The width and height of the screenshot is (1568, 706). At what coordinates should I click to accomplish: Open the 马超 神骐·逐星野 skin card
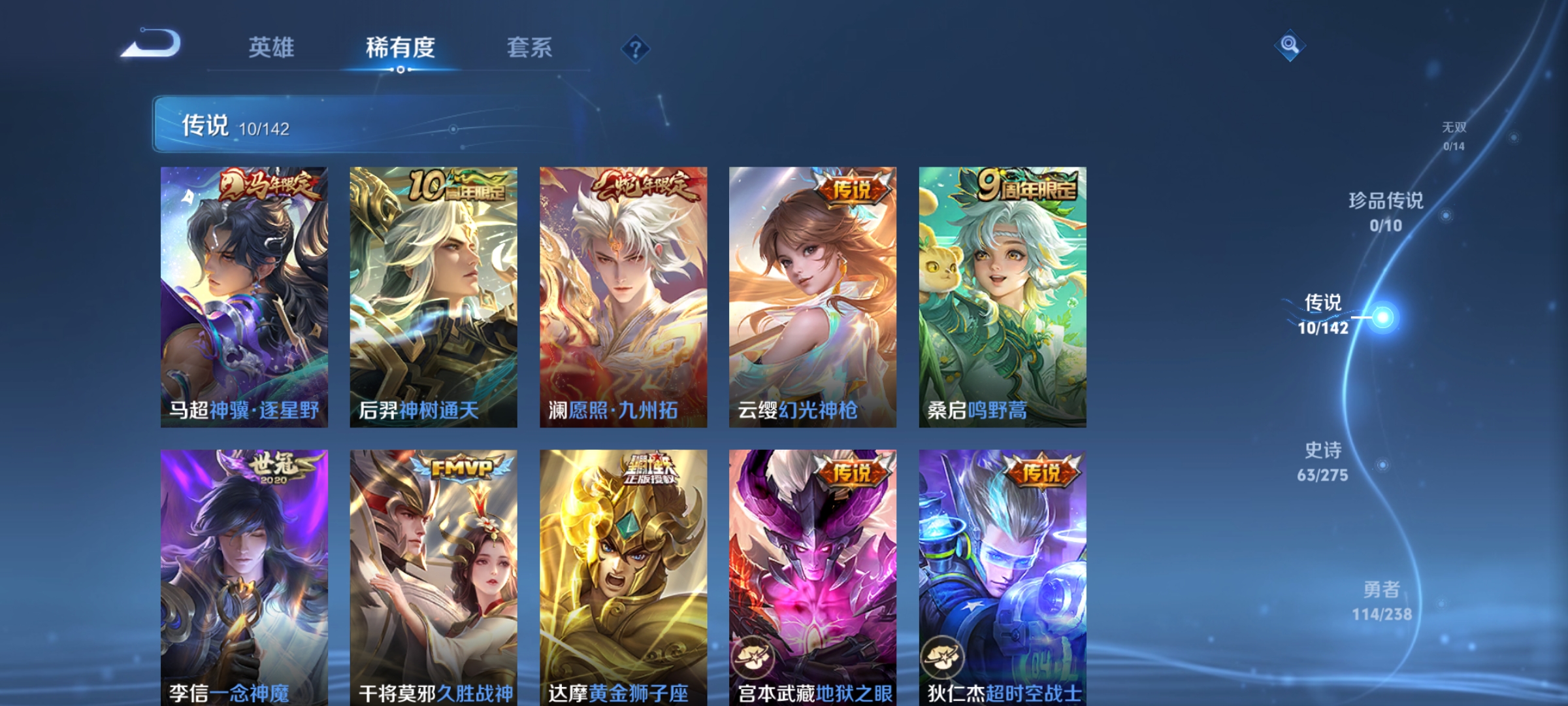click(x=242, y=294)
